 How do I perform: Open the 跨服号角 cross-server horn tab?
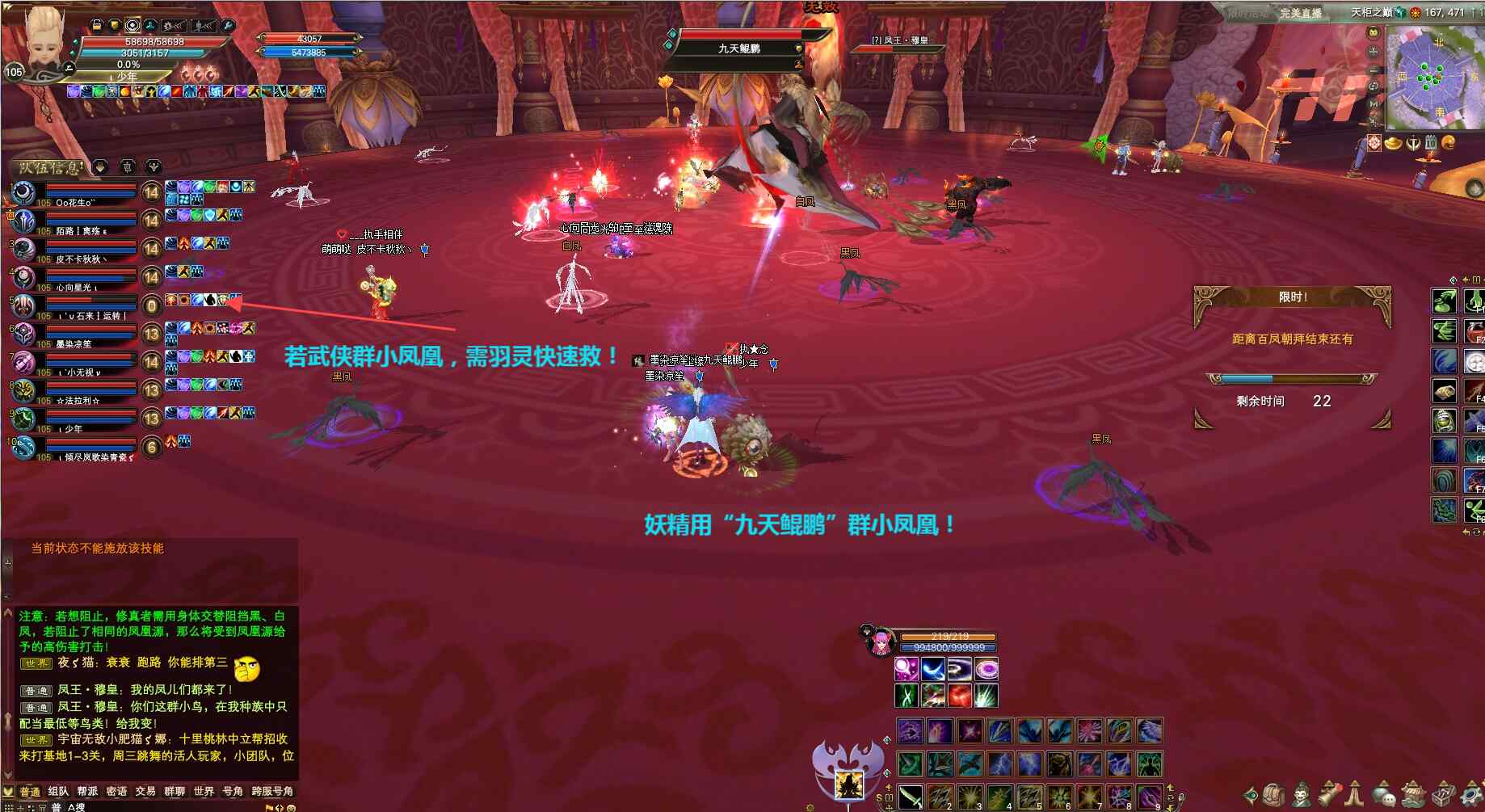[272, 792]
